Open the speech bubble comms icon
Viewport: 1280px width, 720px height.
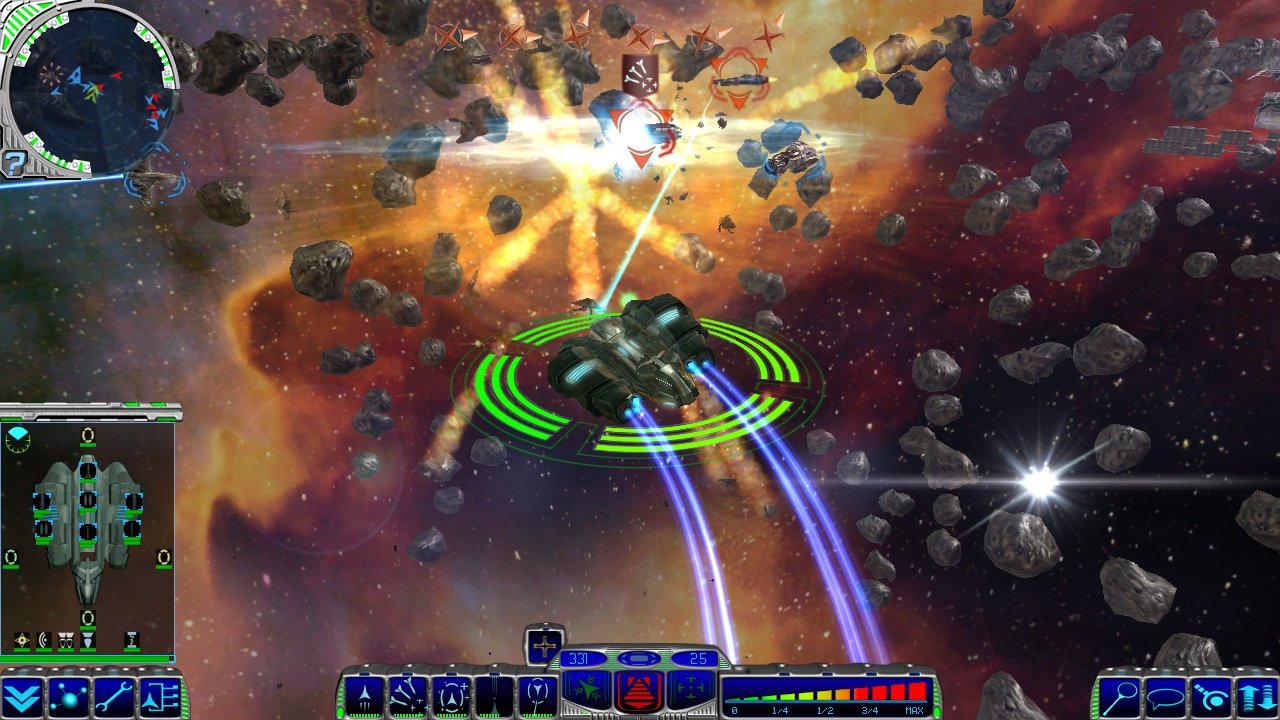point(1166,698)
